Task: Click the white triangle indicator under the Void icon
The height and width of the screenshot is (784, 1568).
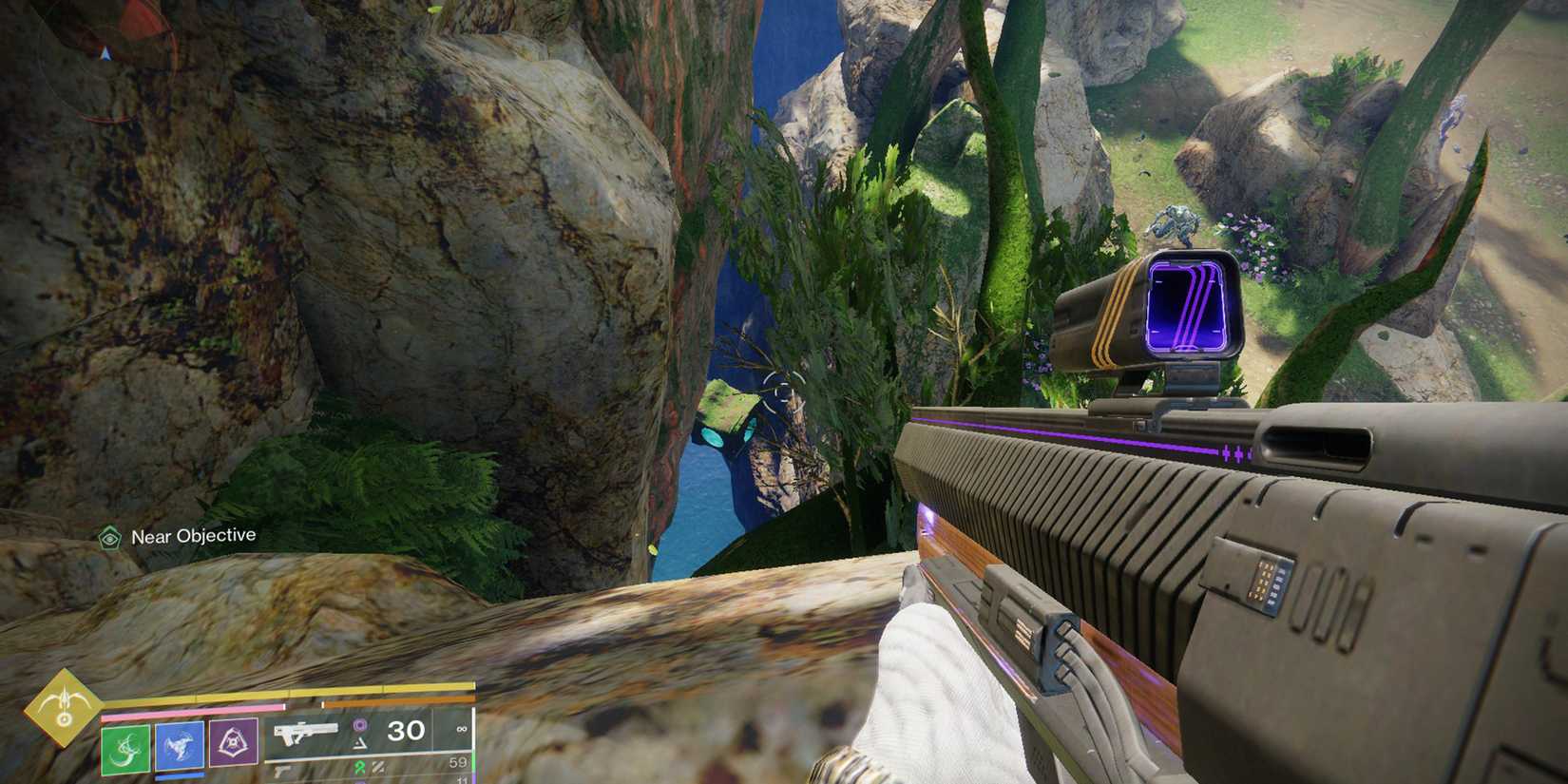Action: point(359,745)
